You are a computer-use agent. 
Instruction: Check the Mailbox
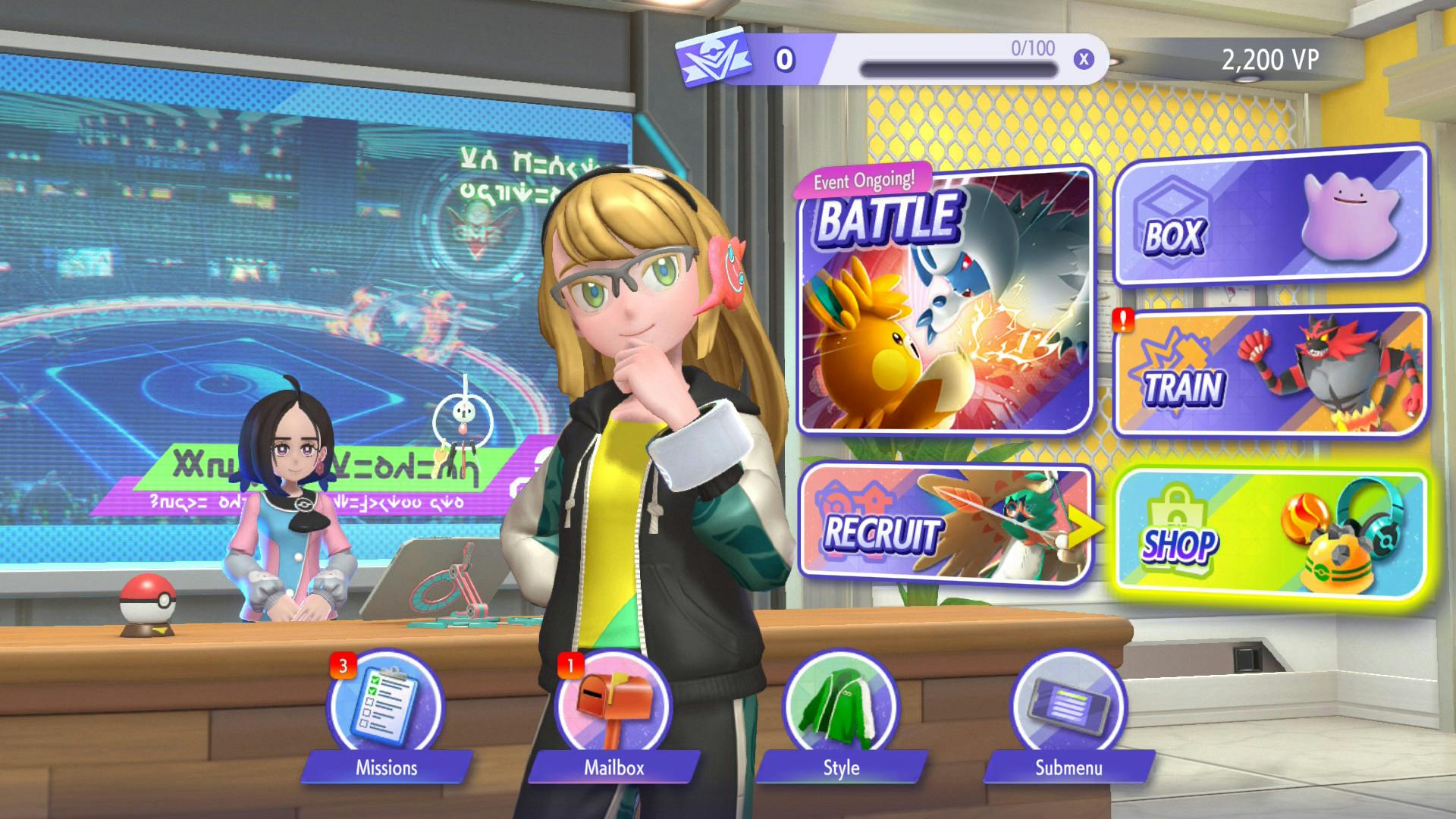tap(613, 708)
